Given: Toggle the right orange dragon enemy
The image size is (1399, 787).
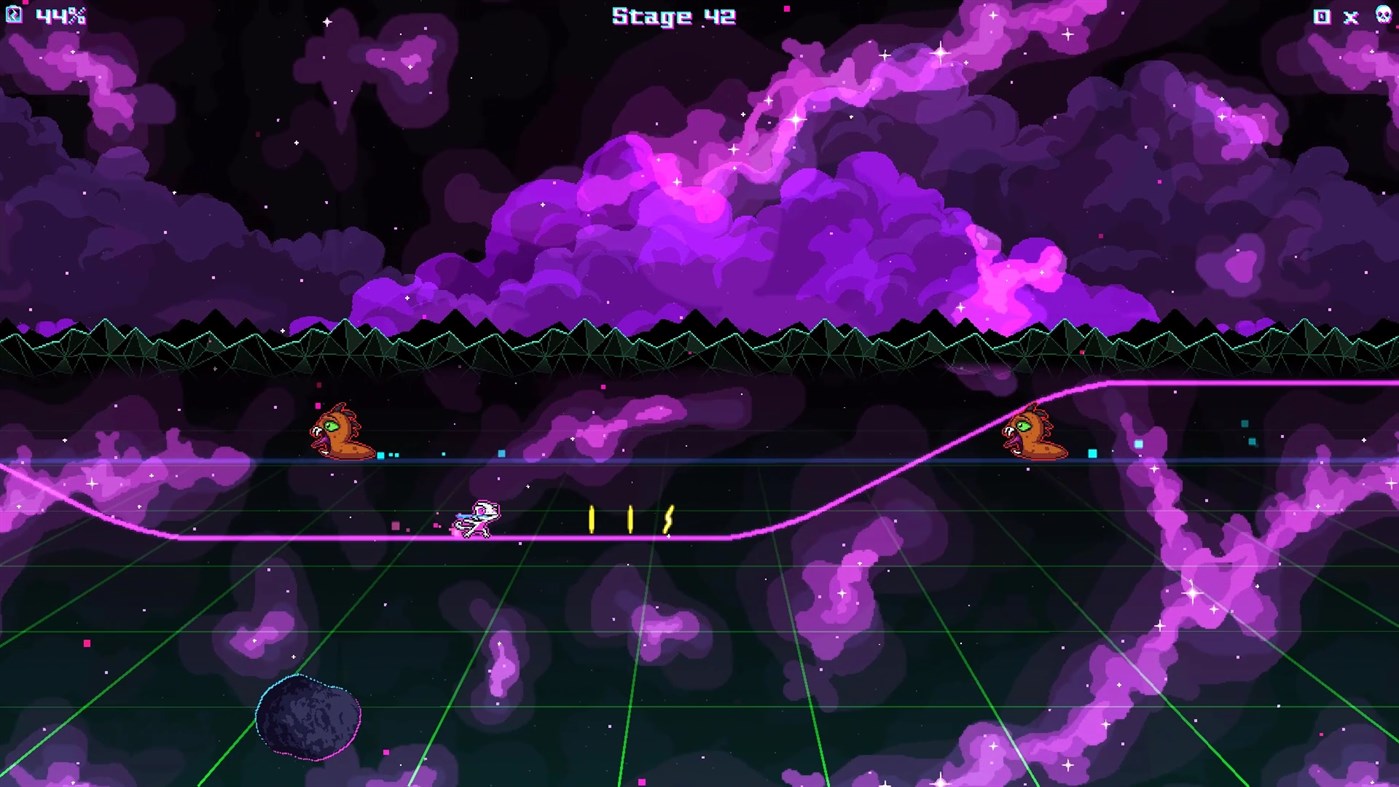Looking at the screenshot, I should [x=1035, y=433].
